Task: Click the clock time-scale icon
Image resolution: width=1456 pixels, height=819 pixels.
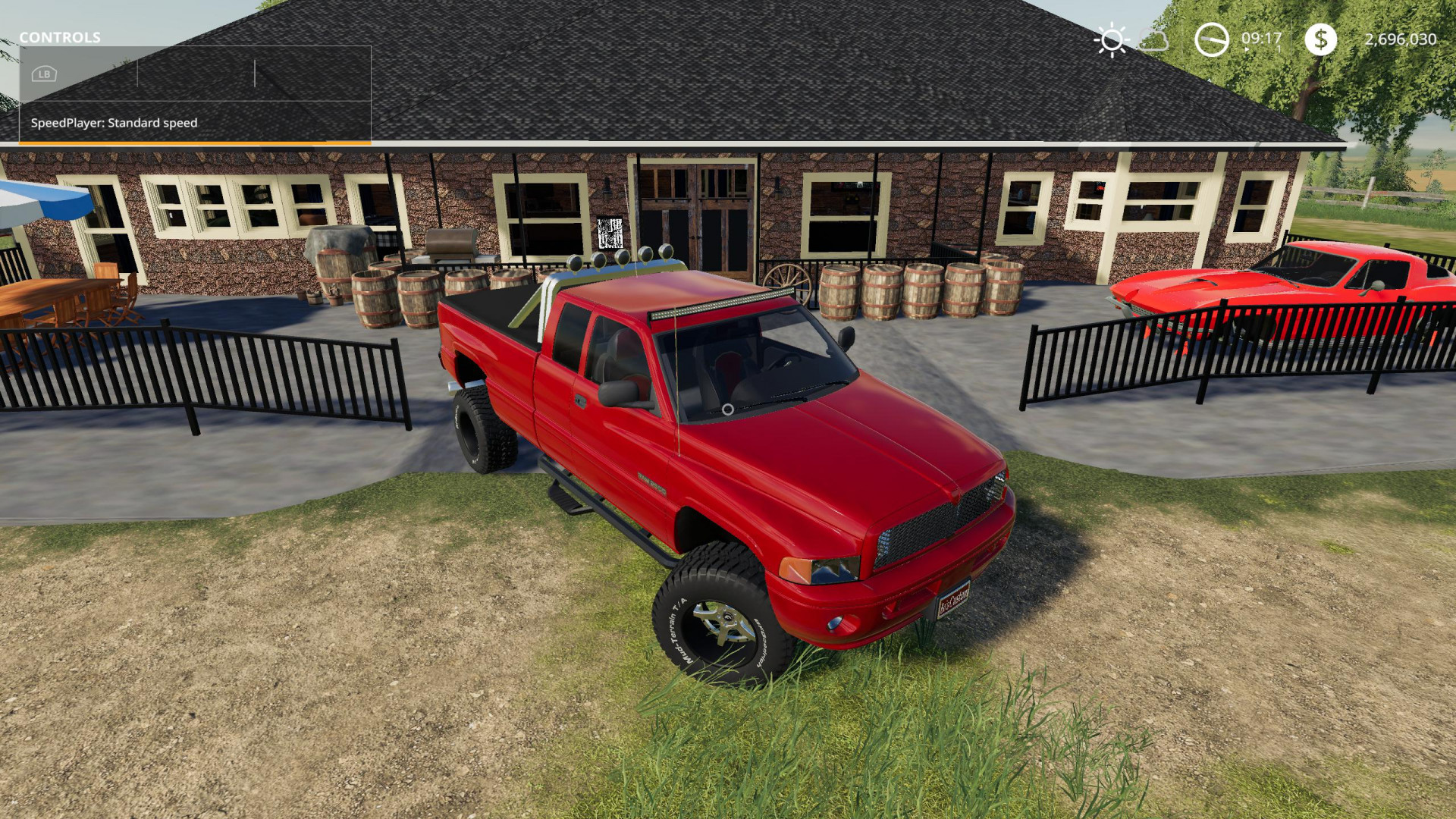Action: (x=1210, y=39)
